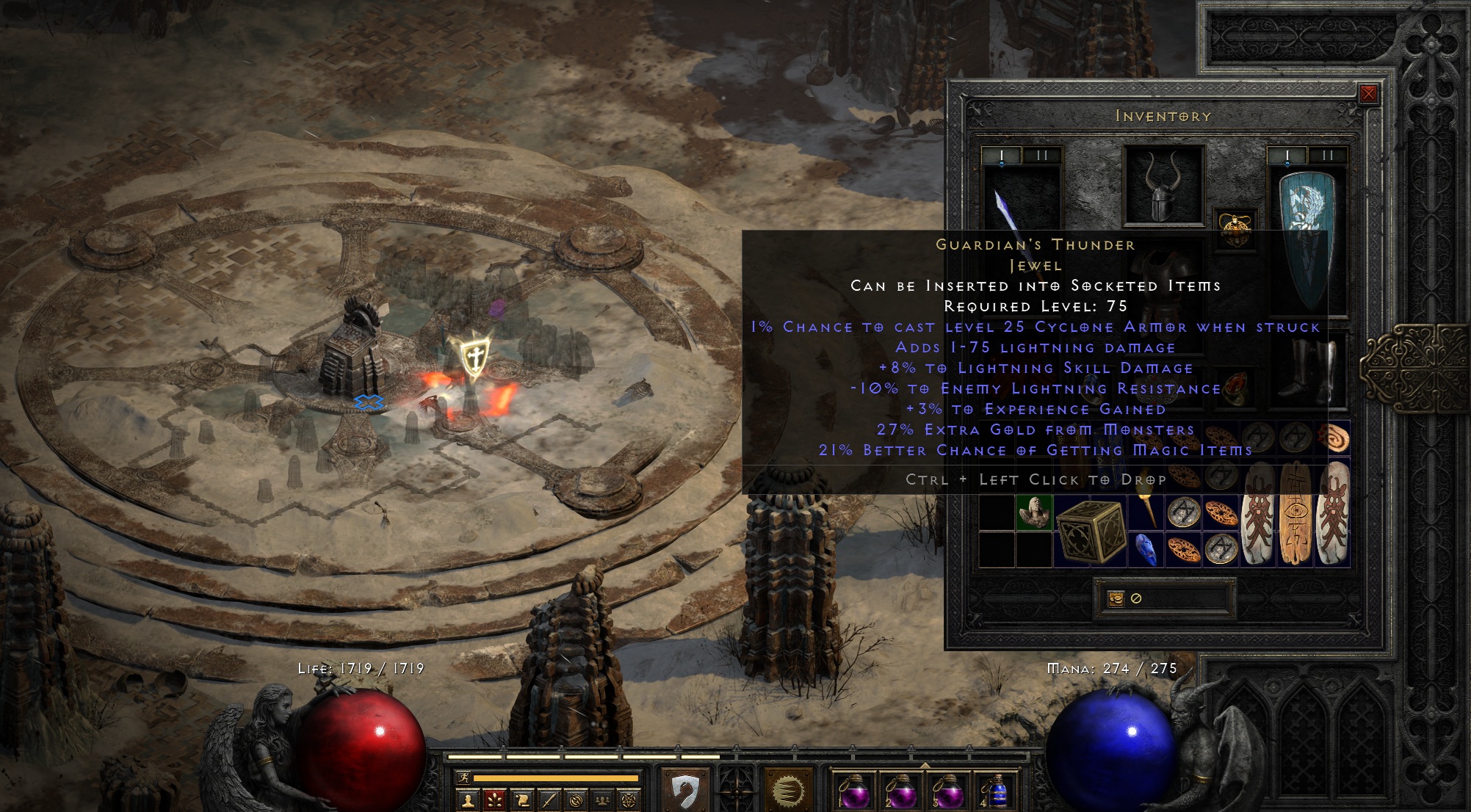
Task: Select the right-click claw skill button
Action: pos(787,791)
